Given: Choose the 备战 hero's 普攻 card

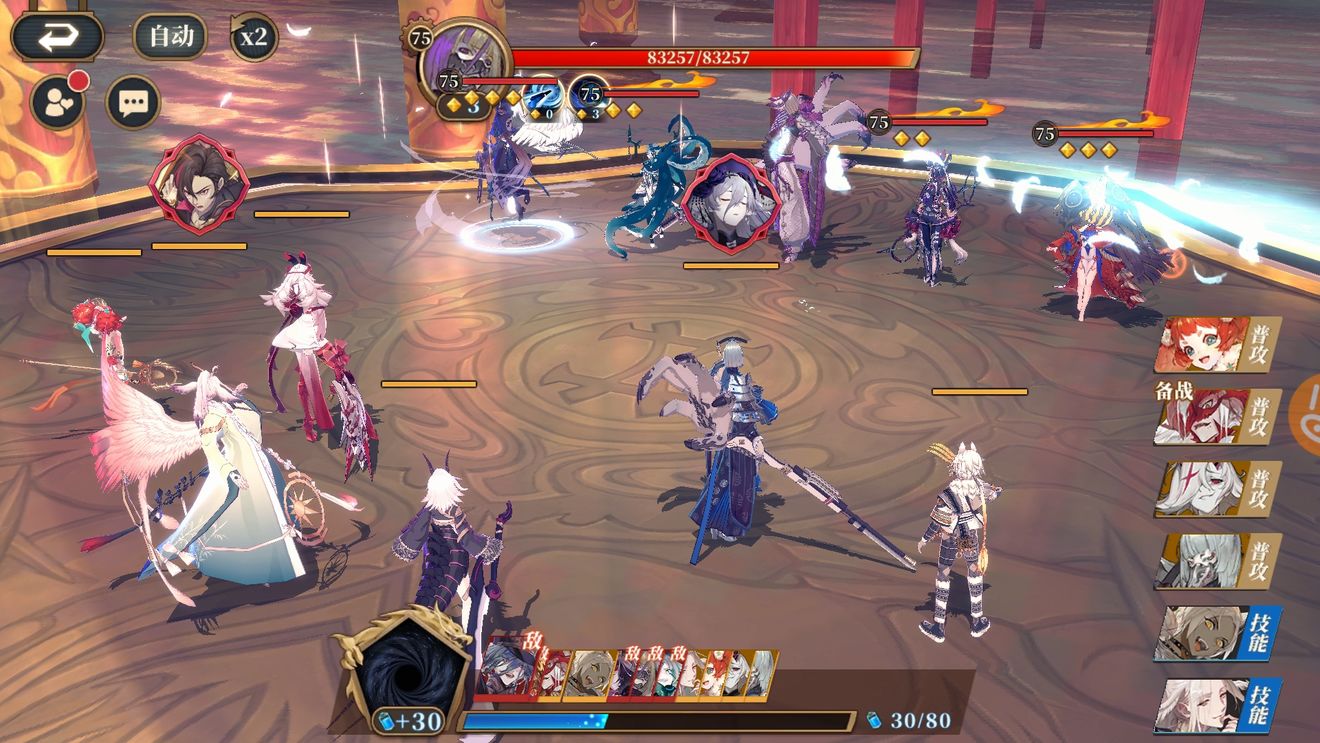Looking at the screenshot, I should pos(1216,417).
